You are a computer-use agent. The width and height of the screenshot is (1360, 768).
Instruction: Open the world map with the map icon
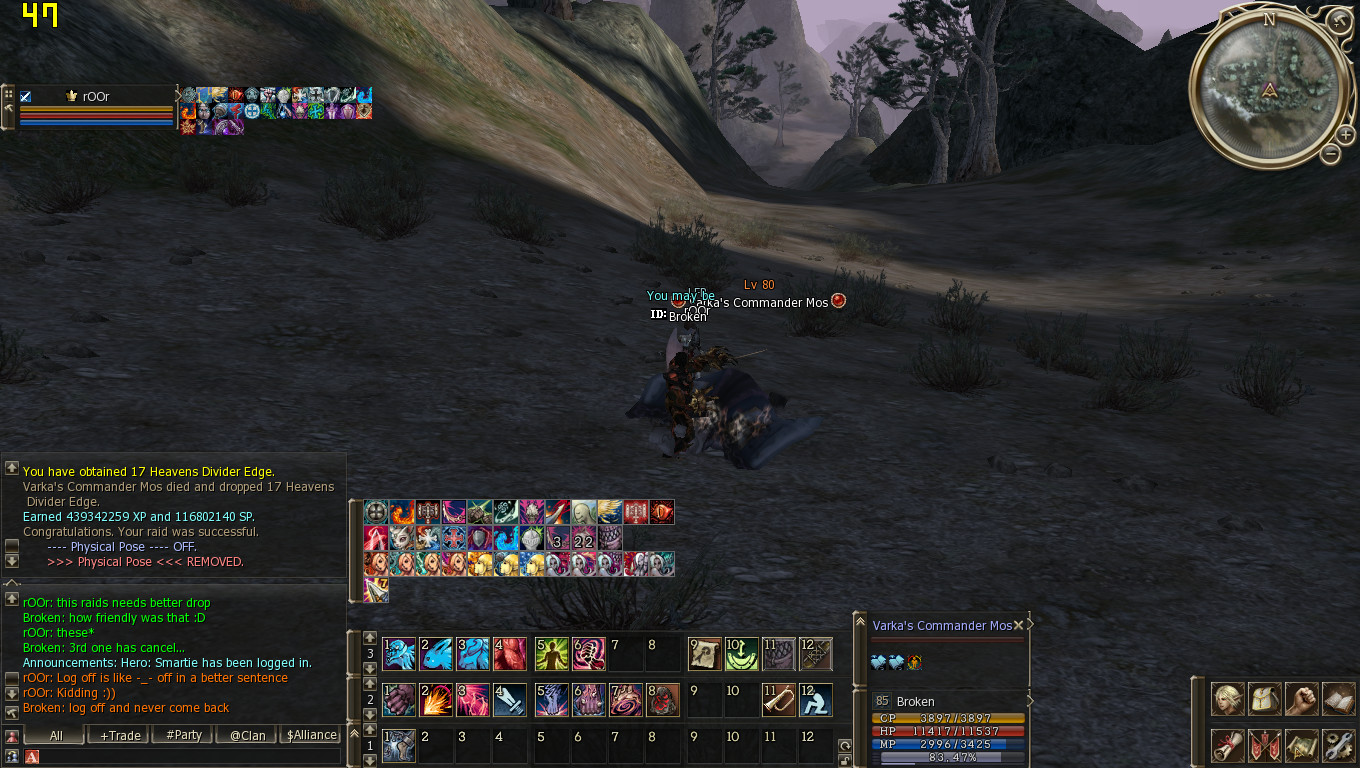(x=1300, y=745)
